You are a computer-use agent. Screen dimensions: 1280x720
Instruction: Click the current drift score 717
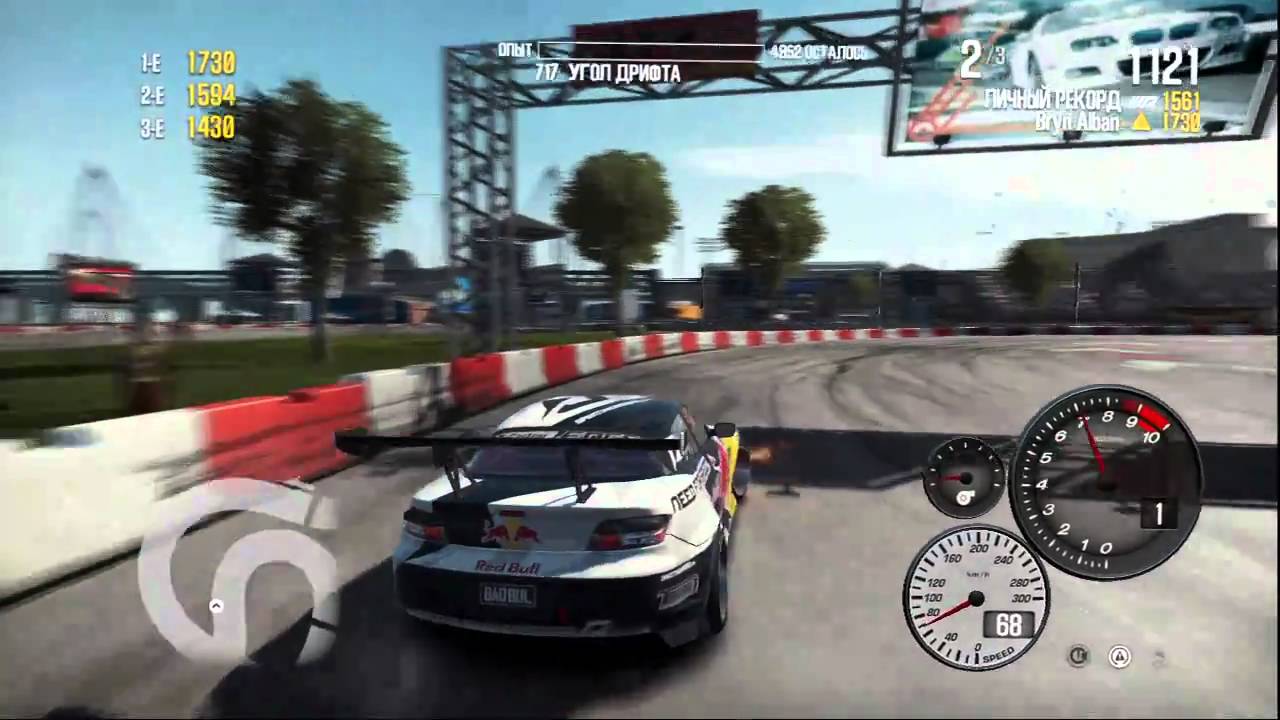[546, 72]
